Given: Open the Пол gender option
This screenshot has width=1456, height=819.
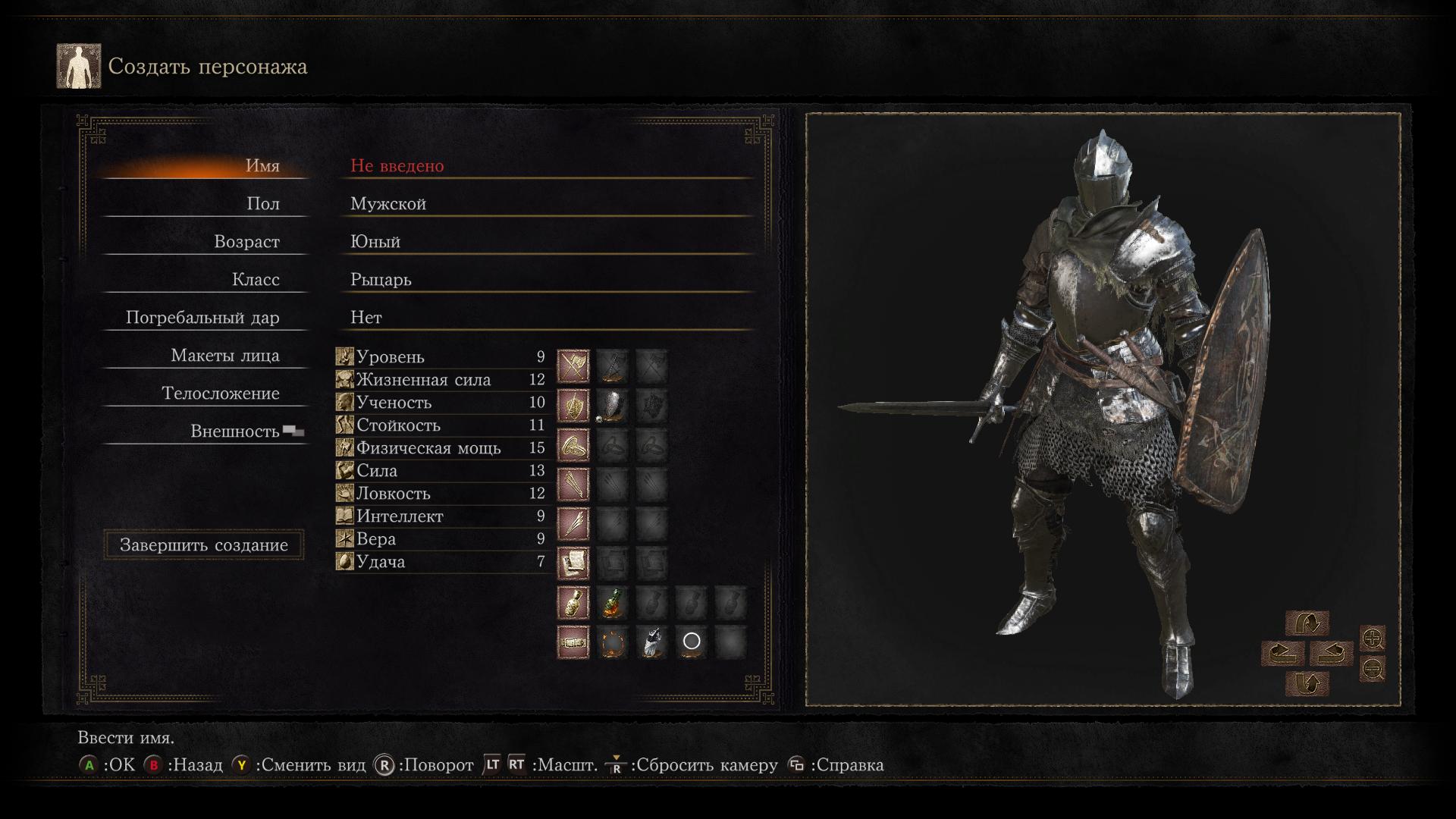Looking at the screenshot, I should click(x=263, y=204).
